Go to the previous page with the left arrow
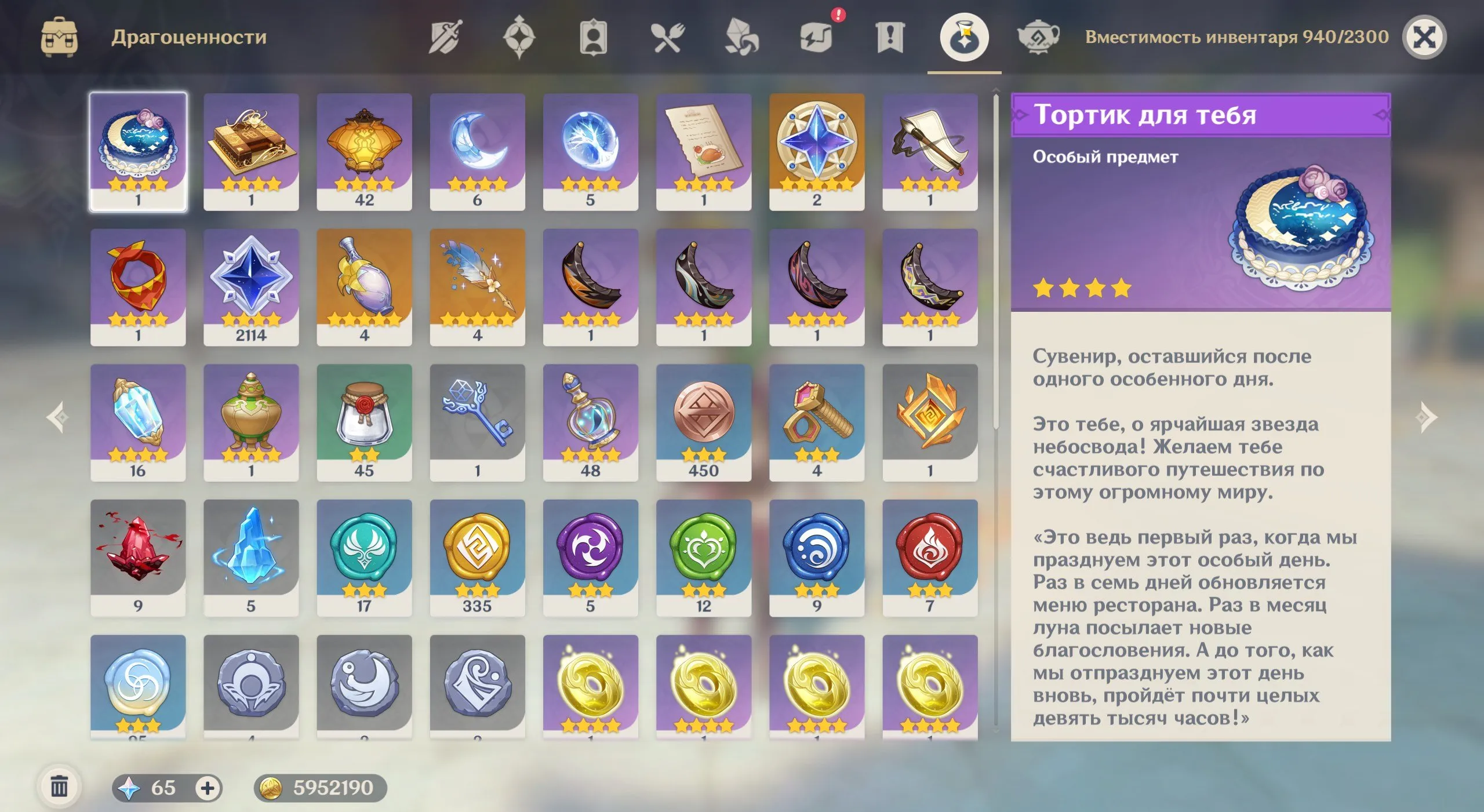1484x812 pixels. click(56, 418)
